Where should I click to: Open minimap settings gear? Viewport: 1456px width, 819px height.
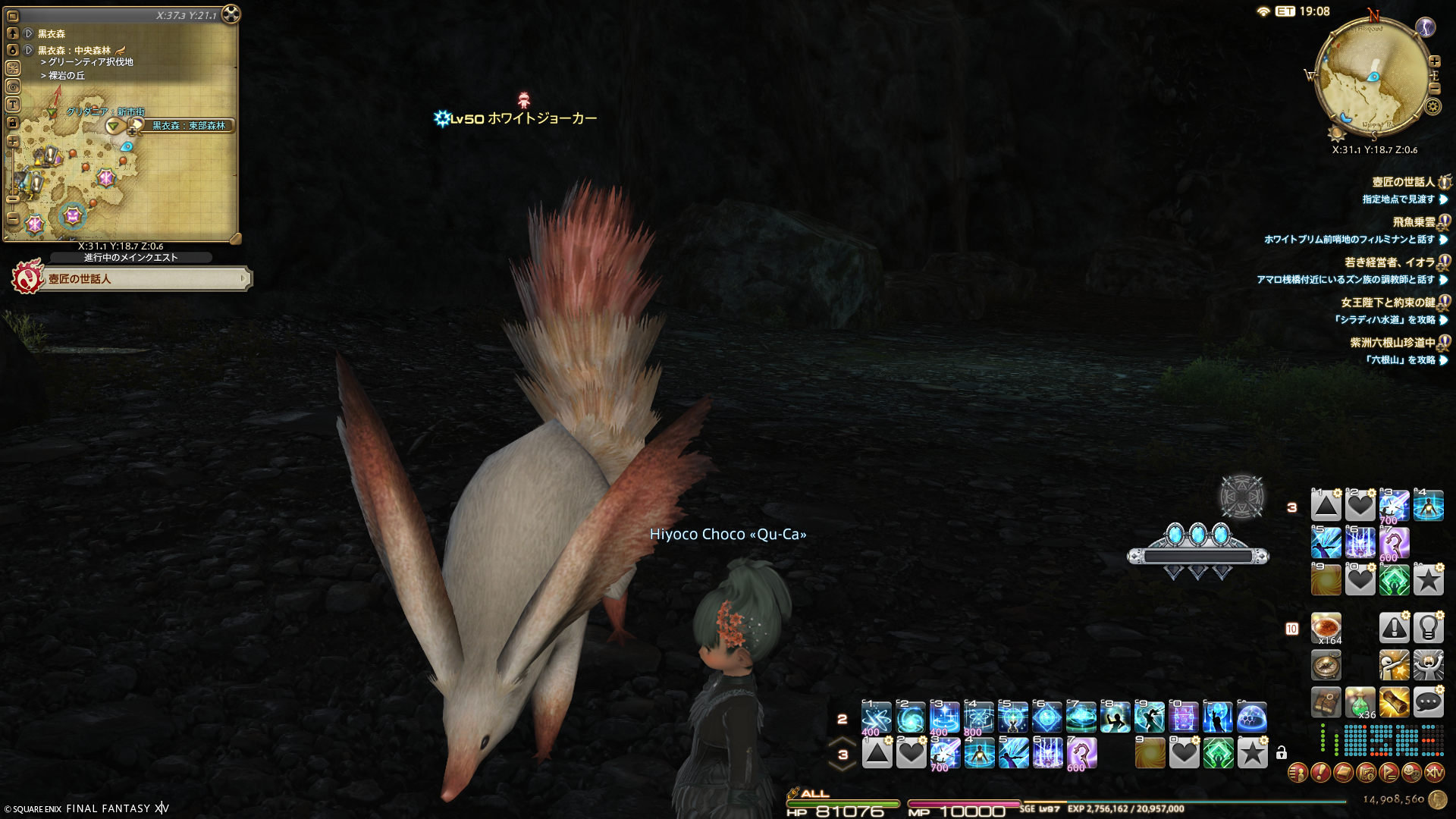(x=1432, y=106)
